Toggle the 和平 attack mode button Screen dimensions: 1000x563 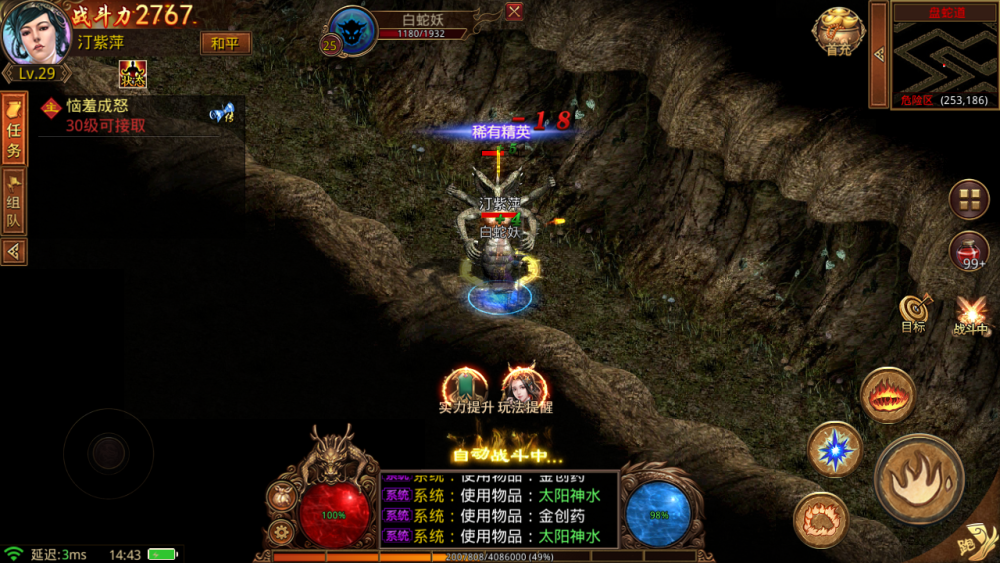(225, 43)
